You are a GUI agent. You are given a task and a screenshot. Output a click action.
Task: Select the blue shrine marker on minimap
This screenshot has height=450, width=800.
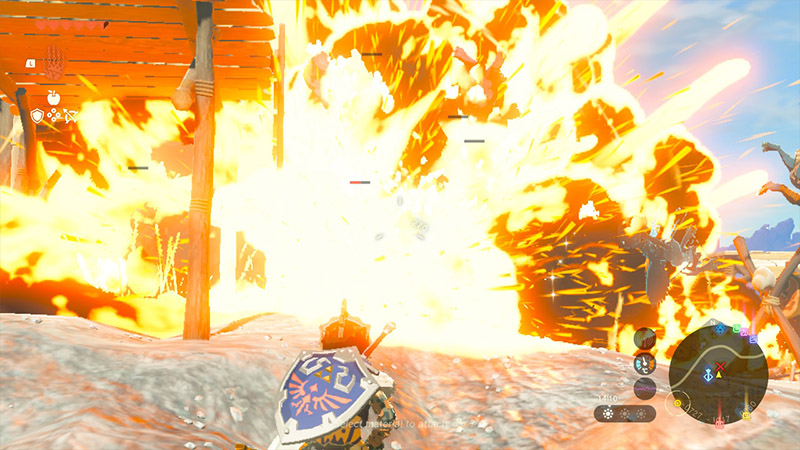click(708, 377)
